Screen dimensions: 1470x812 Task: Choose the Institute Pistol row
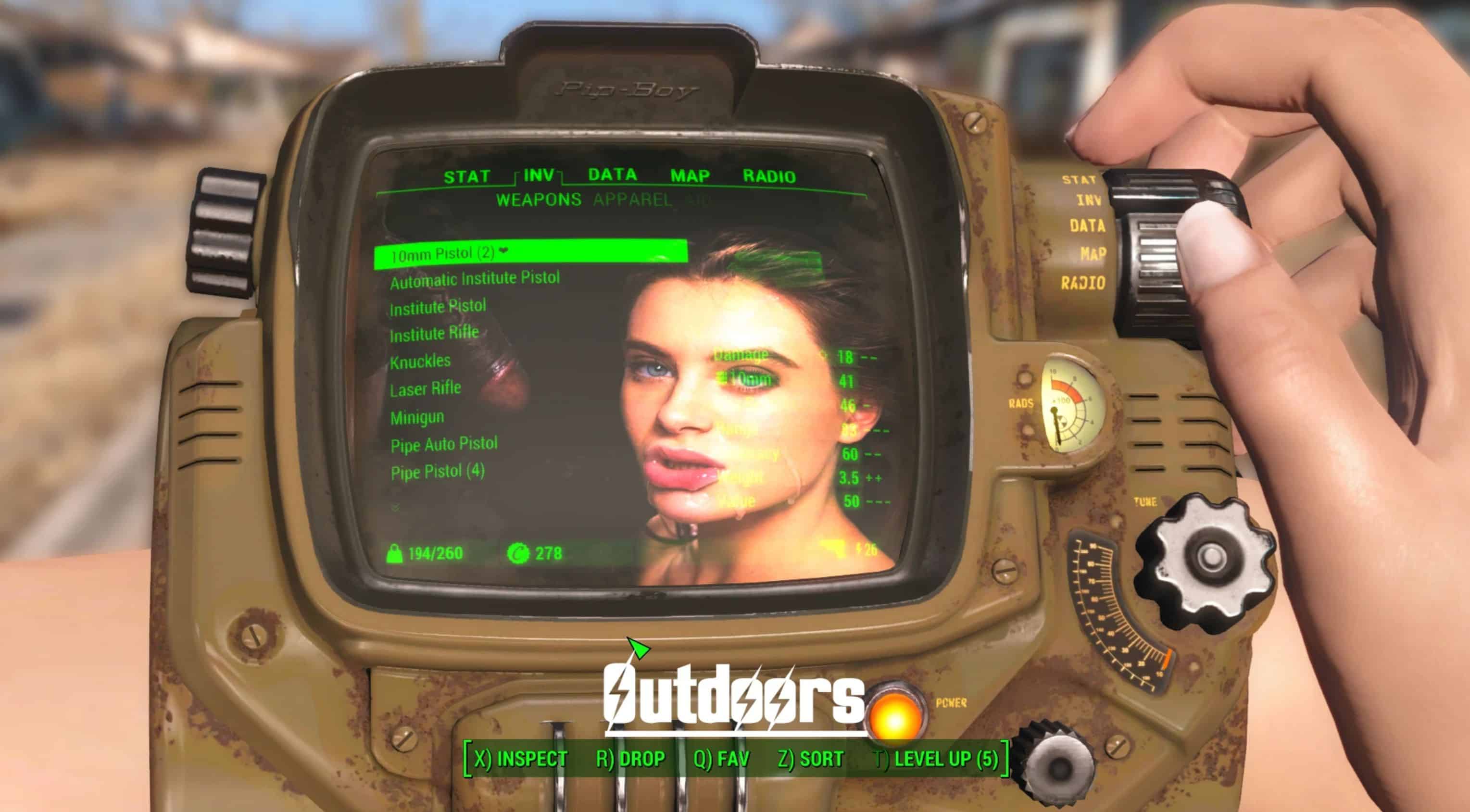click(438, 307)
